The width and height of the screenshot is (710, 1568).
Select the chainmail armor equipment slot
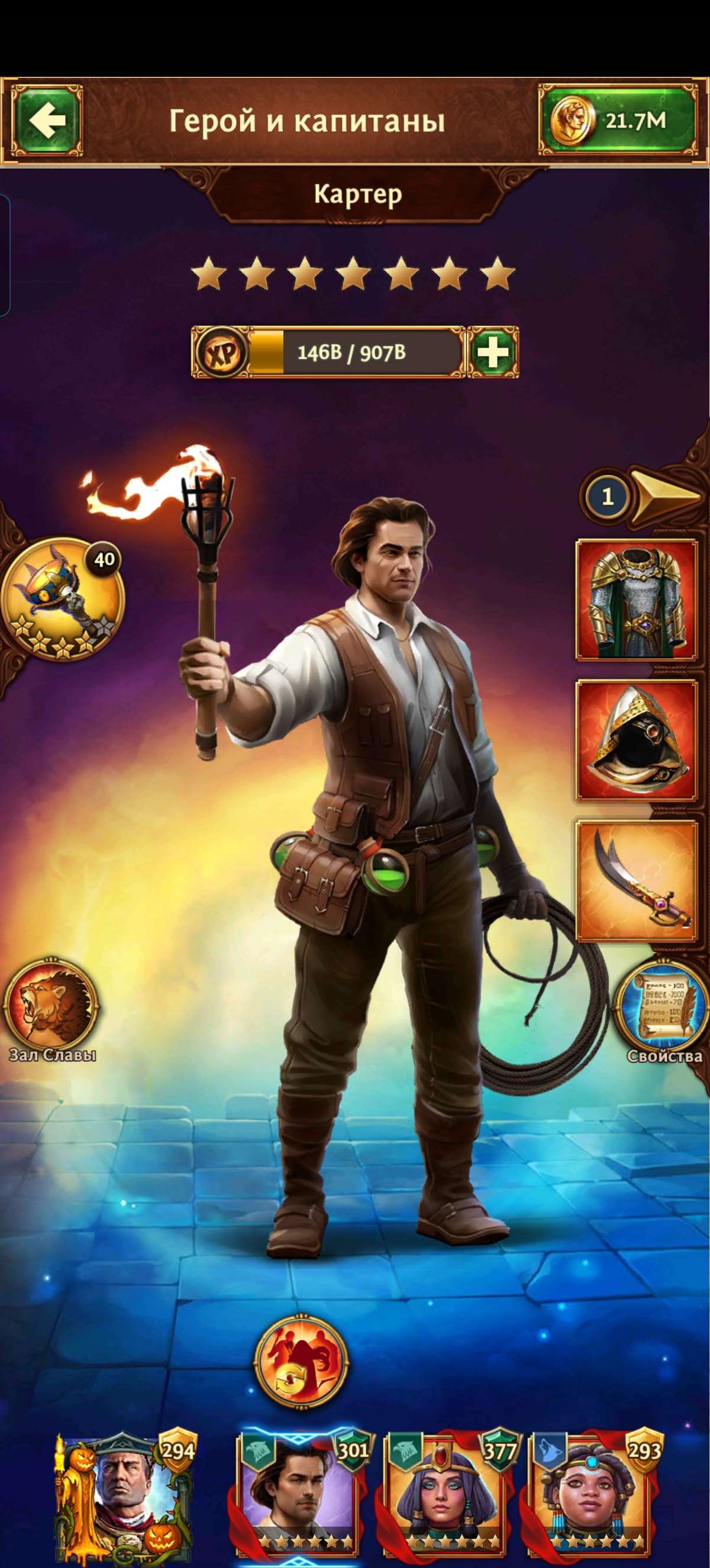tap(636, 600)
